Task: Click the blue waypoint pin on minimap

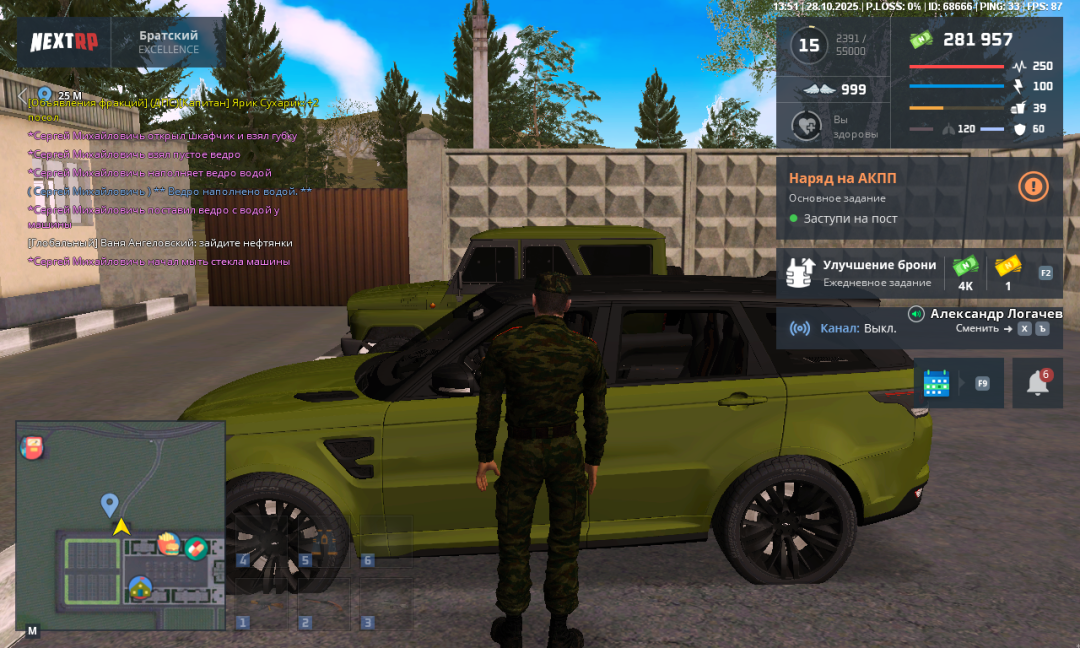Action: (110, 504)
